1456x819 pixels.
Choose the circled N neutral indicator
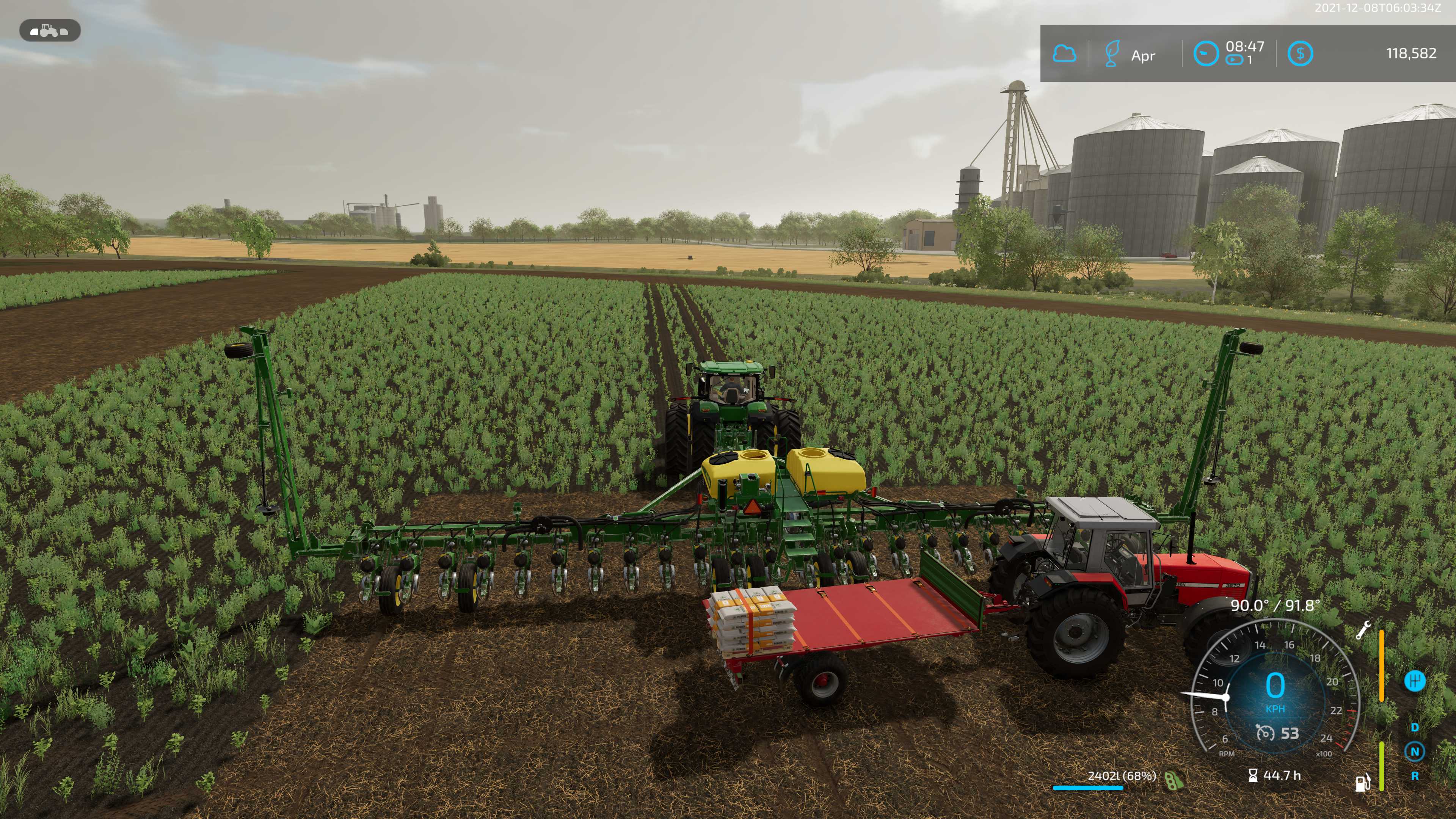(x=1415, y=752)
